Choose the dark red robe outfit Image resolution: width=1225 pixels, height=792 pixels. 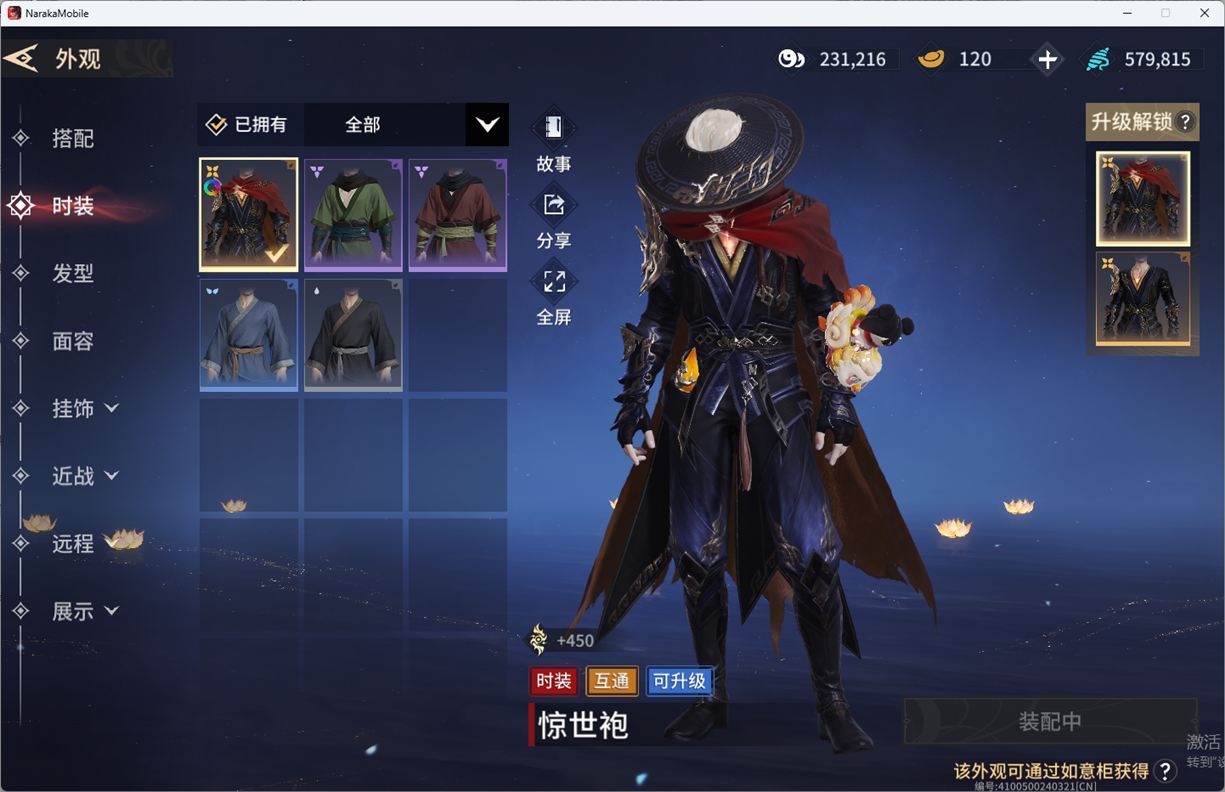458,214
